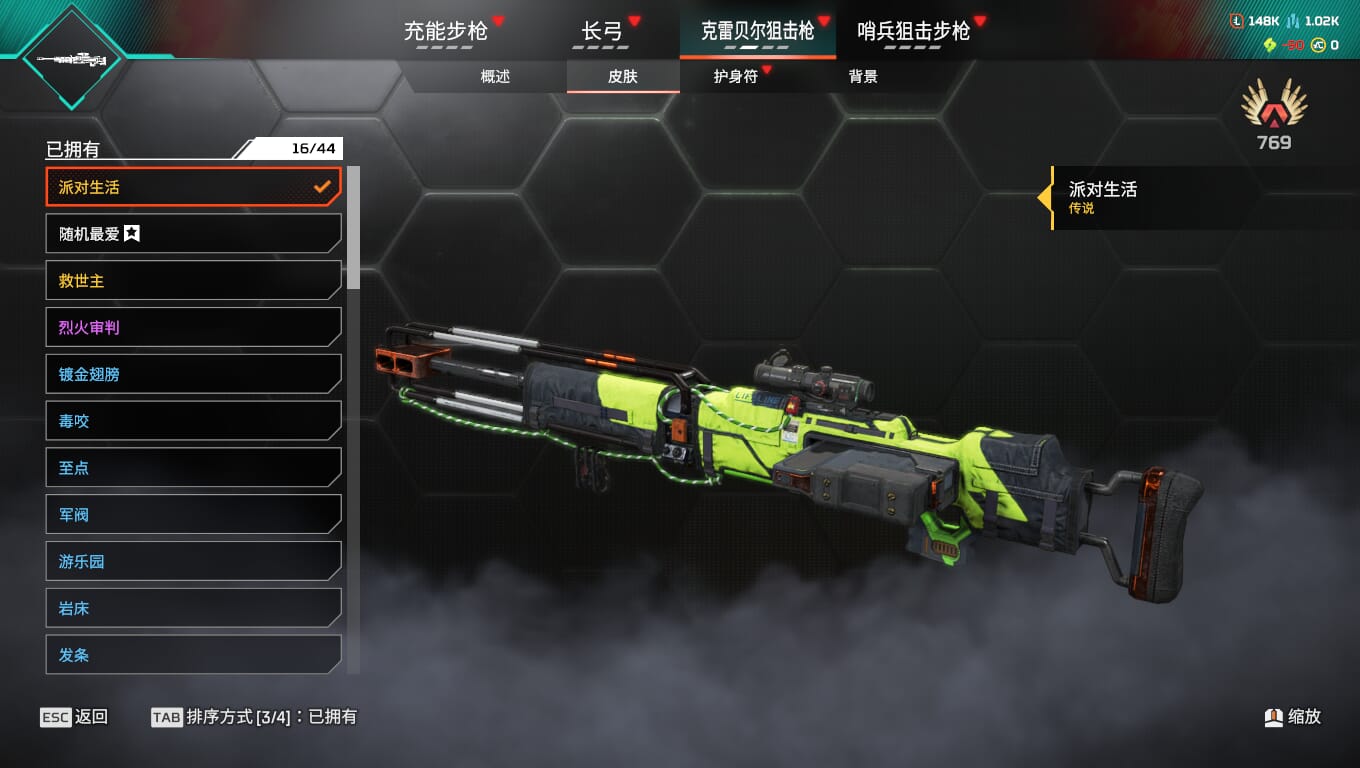Switch to the 充能步枪 weapon tab
The image size is (1360, 768).
(x=446, y=31)
